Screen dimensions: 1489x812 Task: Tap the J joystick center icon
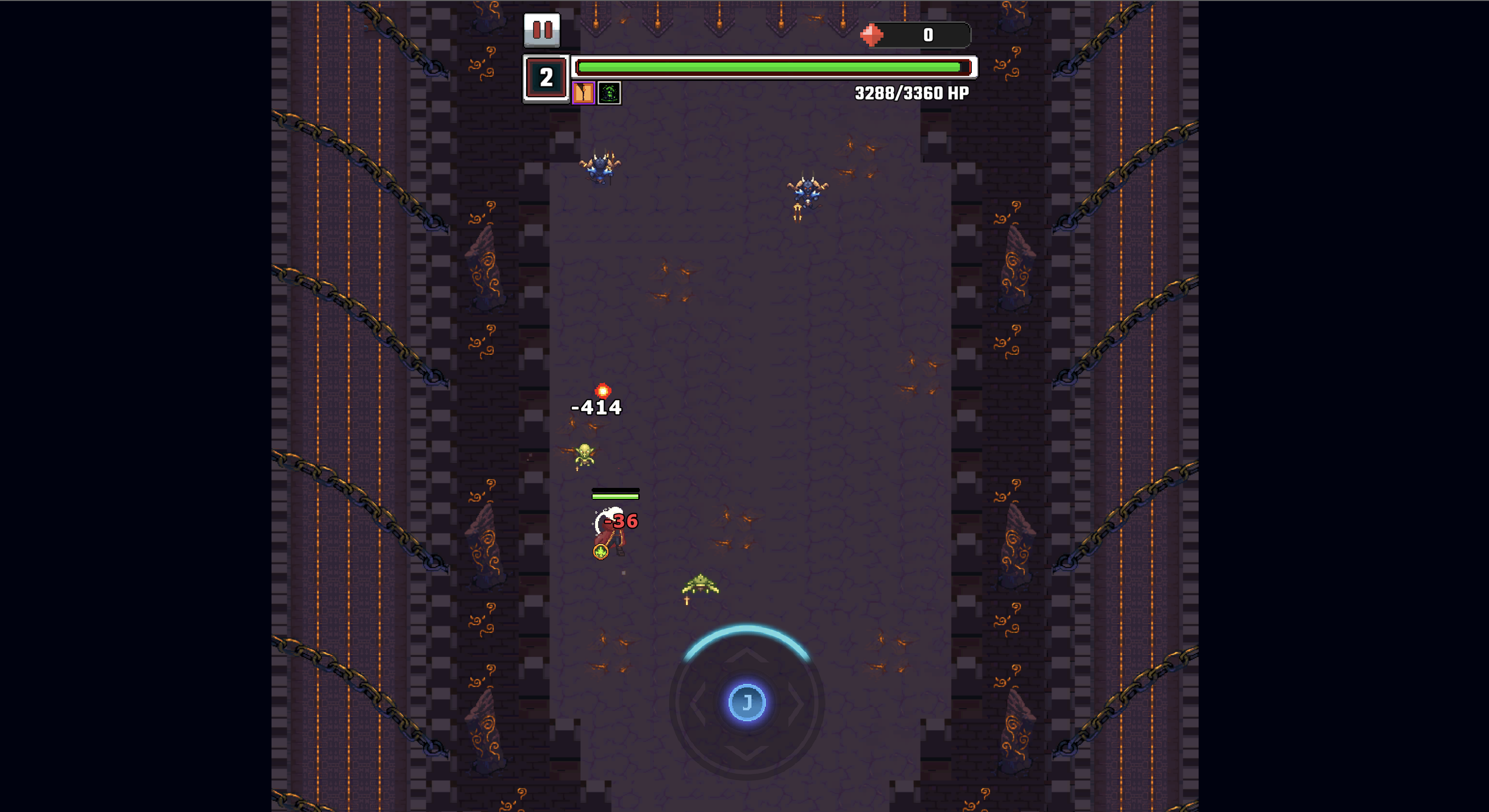point(748,703)
